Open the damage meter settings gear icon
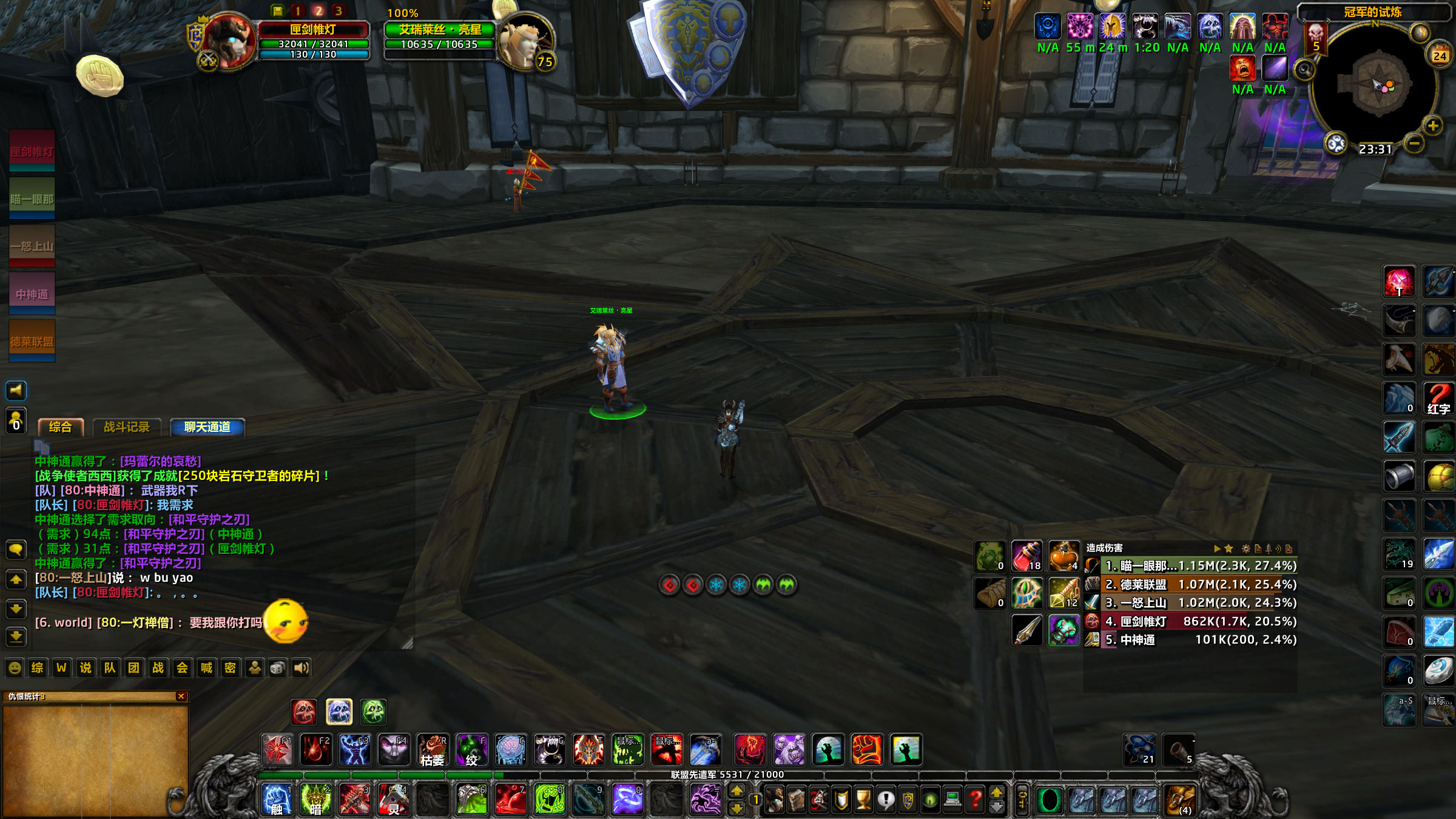 pyautogui.click(x=1246, y=548)
